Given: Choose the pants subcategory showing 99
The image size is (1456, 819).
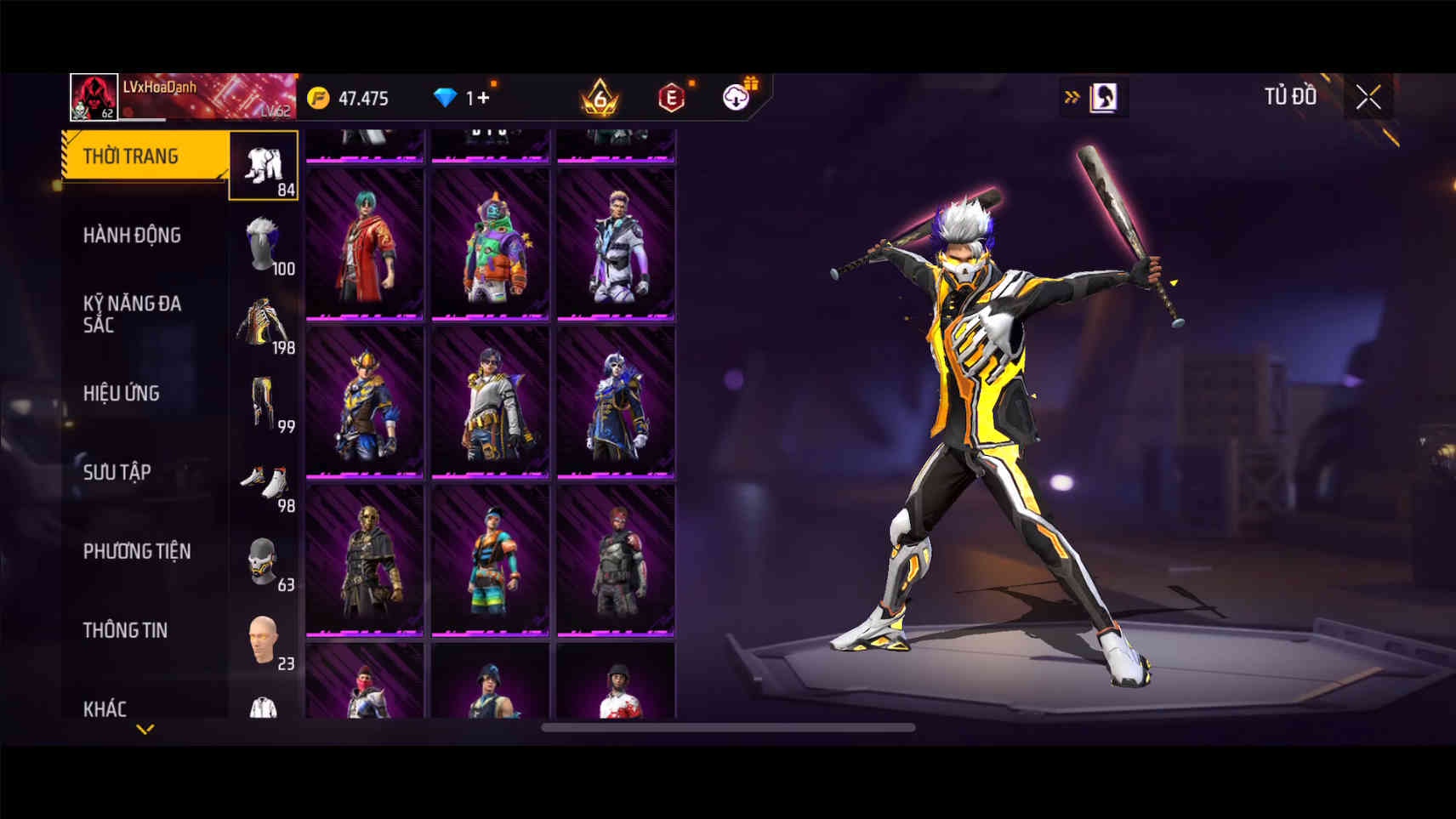Looking at the screenshot, I should [264, 404].
